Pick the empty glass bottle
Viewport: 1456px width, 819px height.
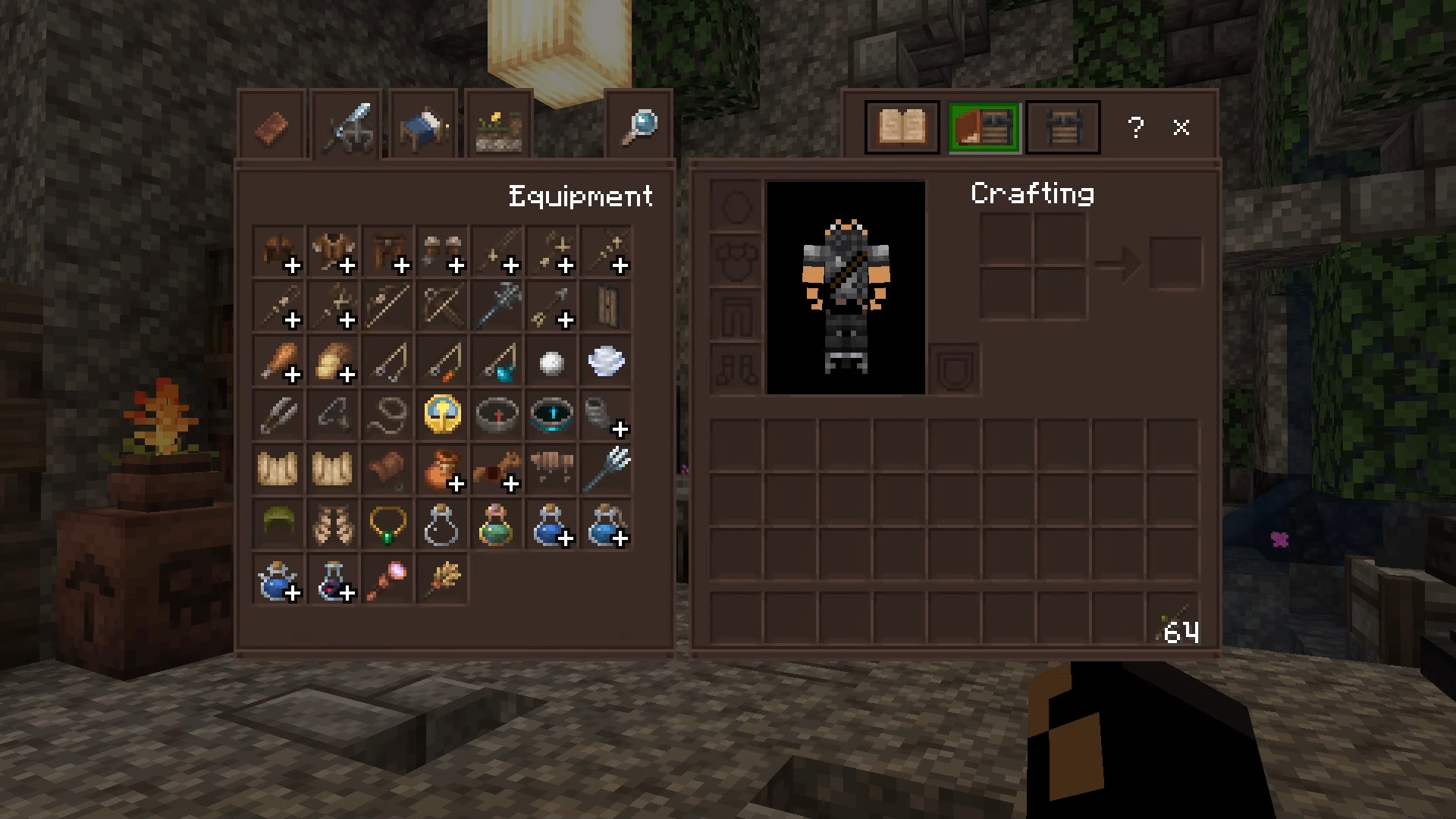coord(443,525)
